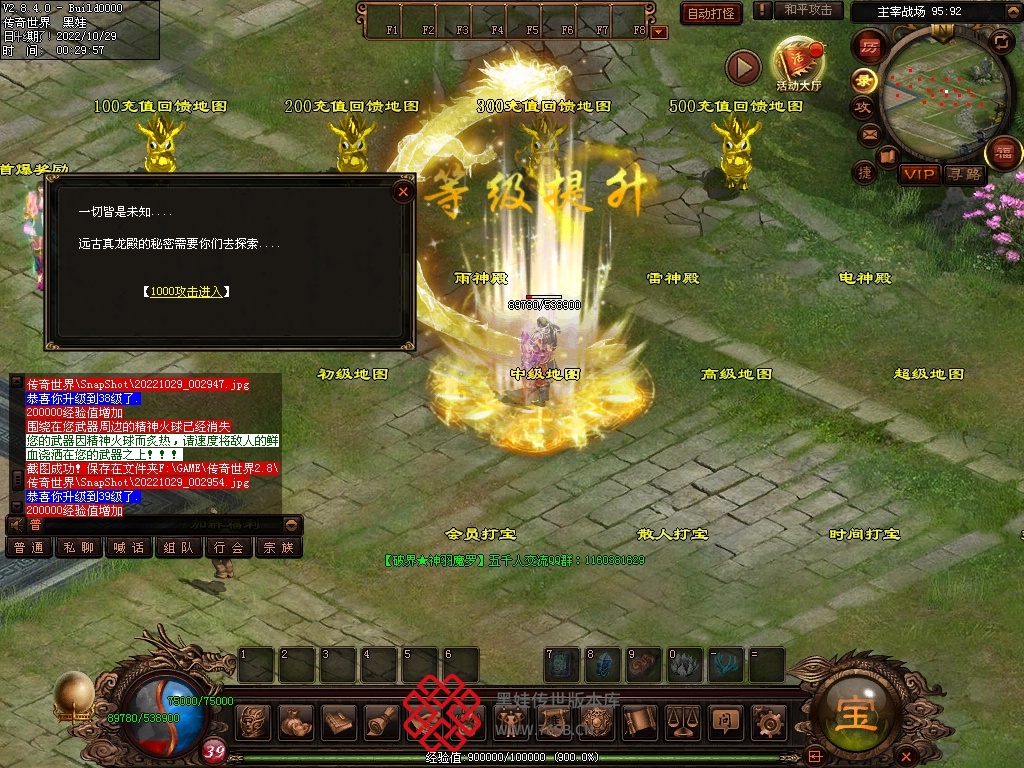Select the 组队 team chat tab
Viewport: 1024px width, 768px height.
pos(179,548)
